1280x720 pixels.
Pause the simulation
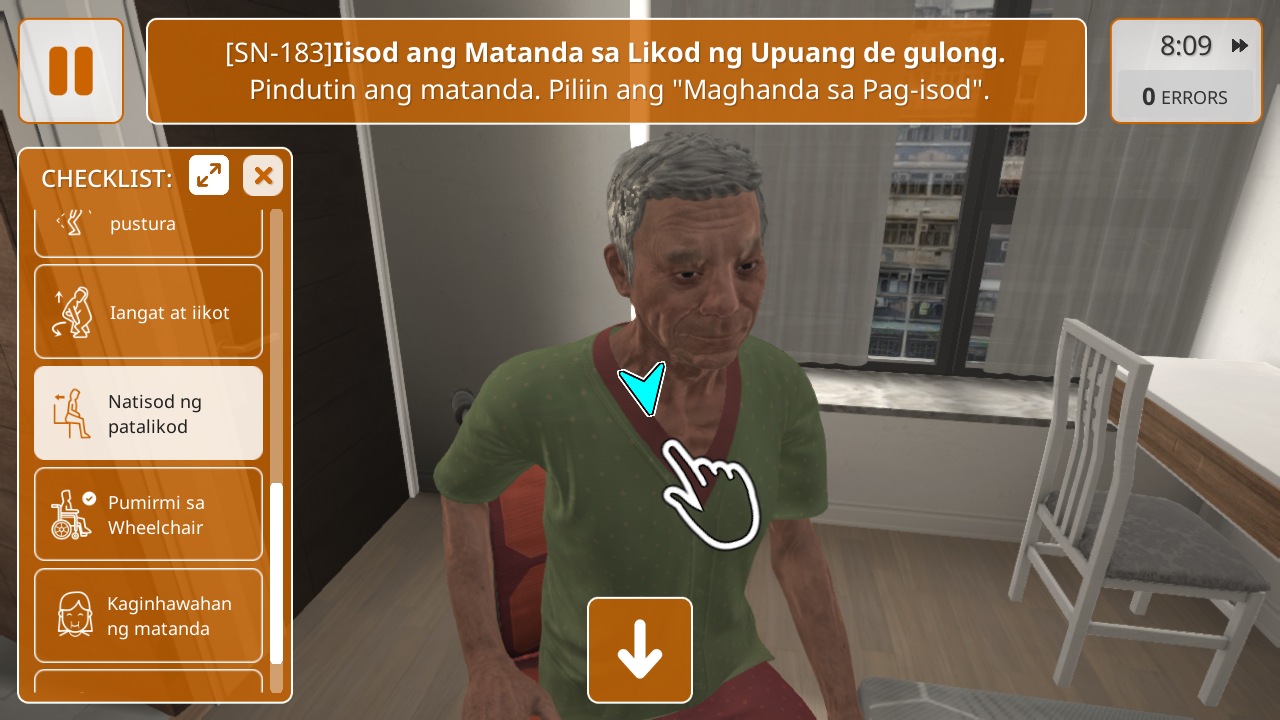click(71, 71)
